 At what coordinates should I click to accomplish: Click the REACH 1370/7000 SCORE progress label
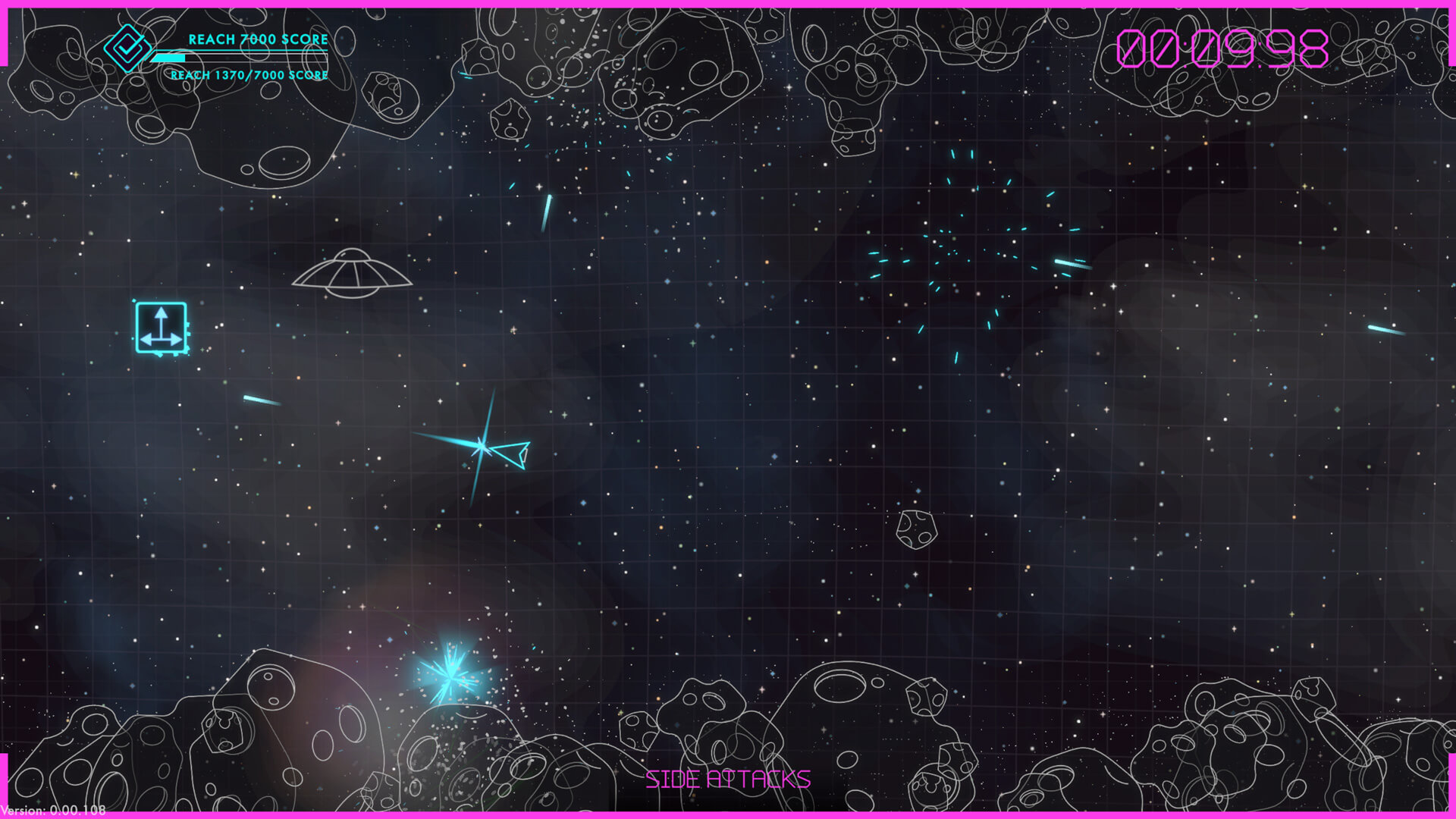tap(250, 76)
